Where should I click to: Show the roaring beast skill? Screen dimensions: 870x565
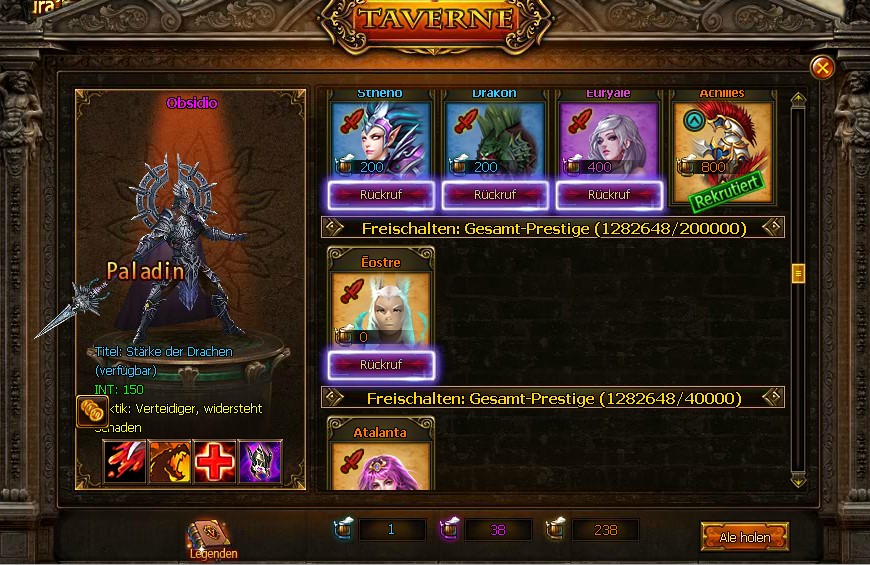(x=169, y=461)
